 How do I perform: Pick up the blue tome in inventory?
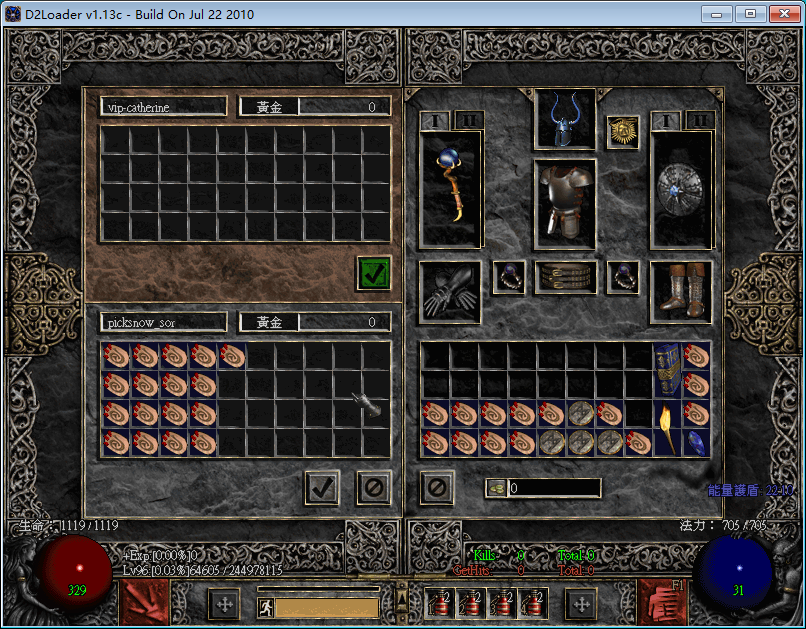[667, 370]
